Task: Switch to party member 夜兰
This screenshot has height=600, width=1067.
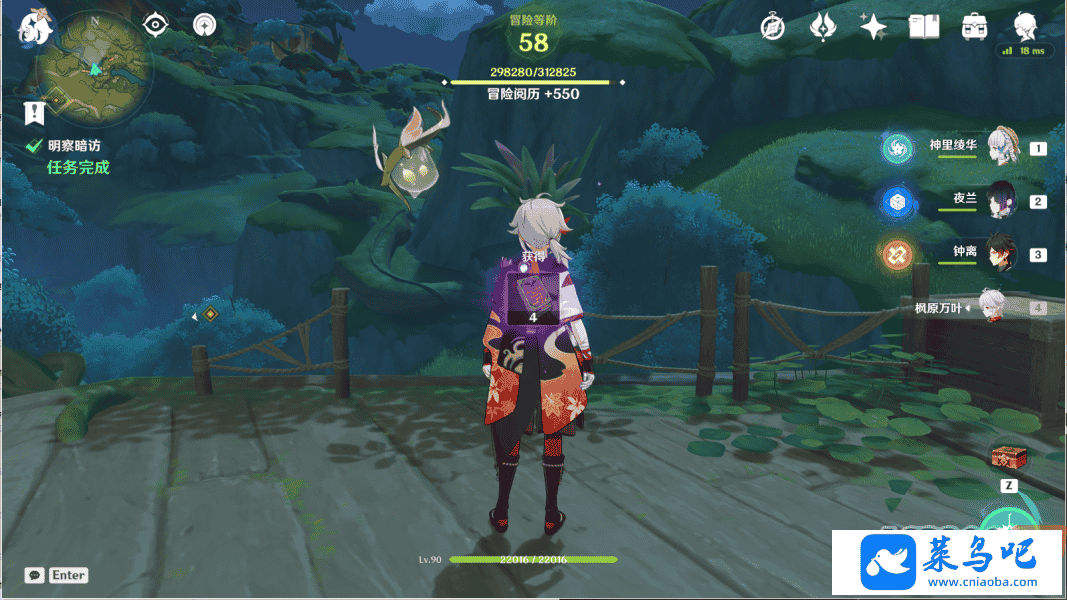Action: [1002, 200]
